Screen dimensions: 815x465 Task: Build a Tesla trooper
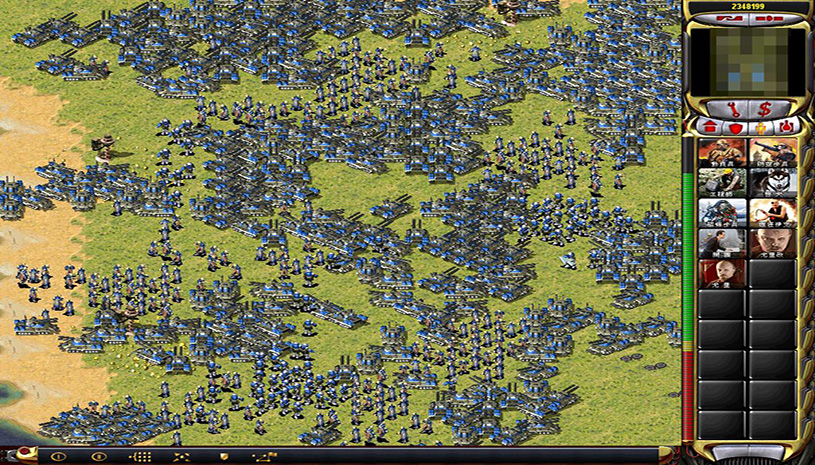pyautogui.click(x=723, y=213)
